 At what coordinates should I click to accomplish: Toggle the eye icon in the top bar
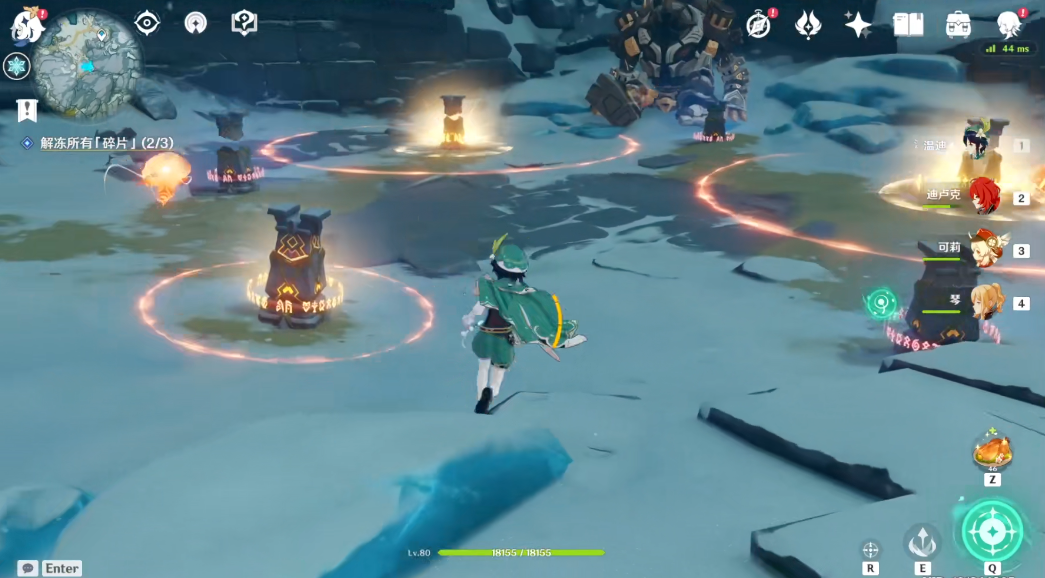point(147,23)
